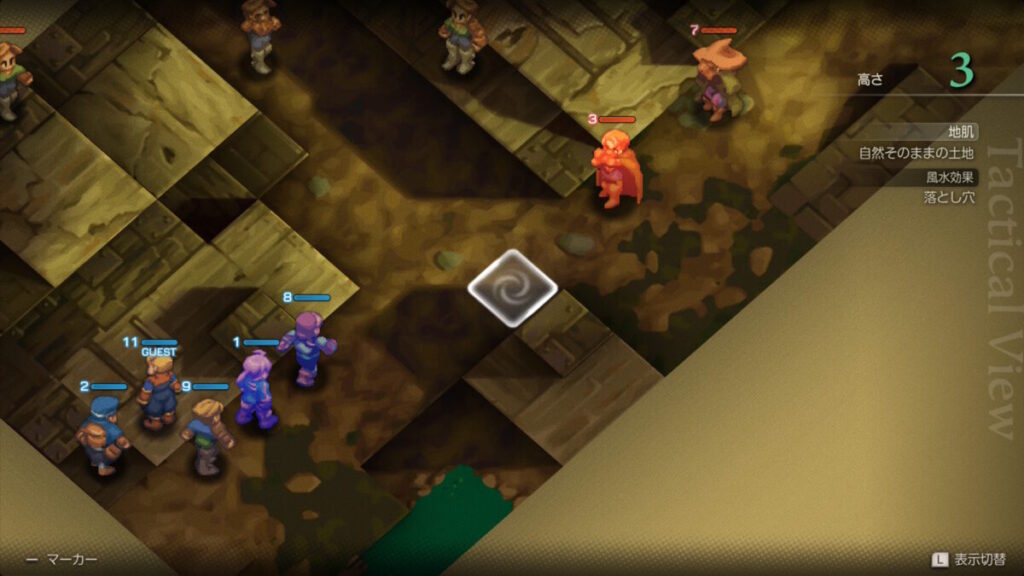Choose the allied unit marked number 9

coord(207,435)
